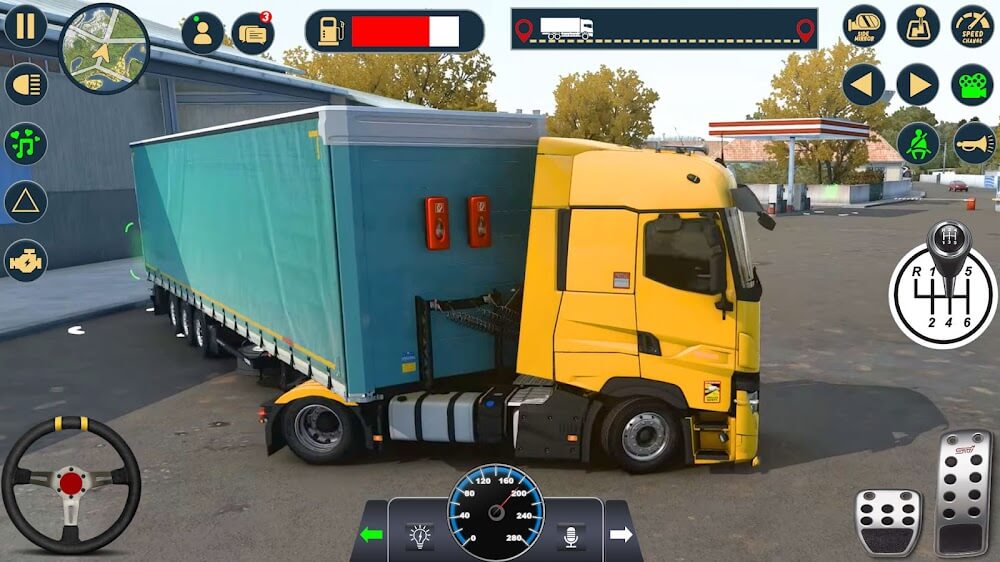This screenshot has height=562, width=1000.
Task: Turn on the white right indicator arrow
Action: (x=621, y=535)
